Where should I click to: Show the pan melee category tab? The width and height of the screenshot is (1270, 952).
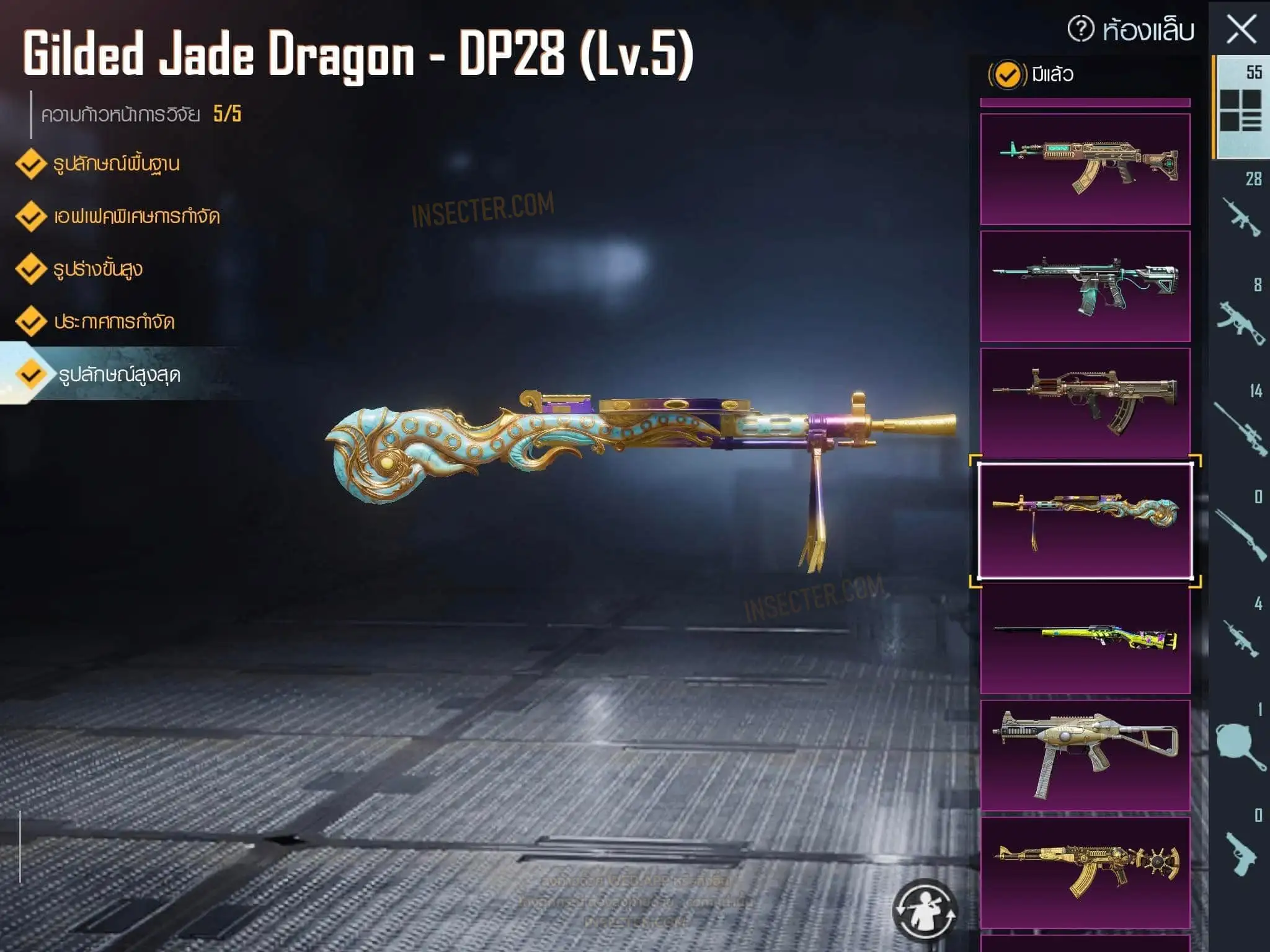[x=1240, y=744]
